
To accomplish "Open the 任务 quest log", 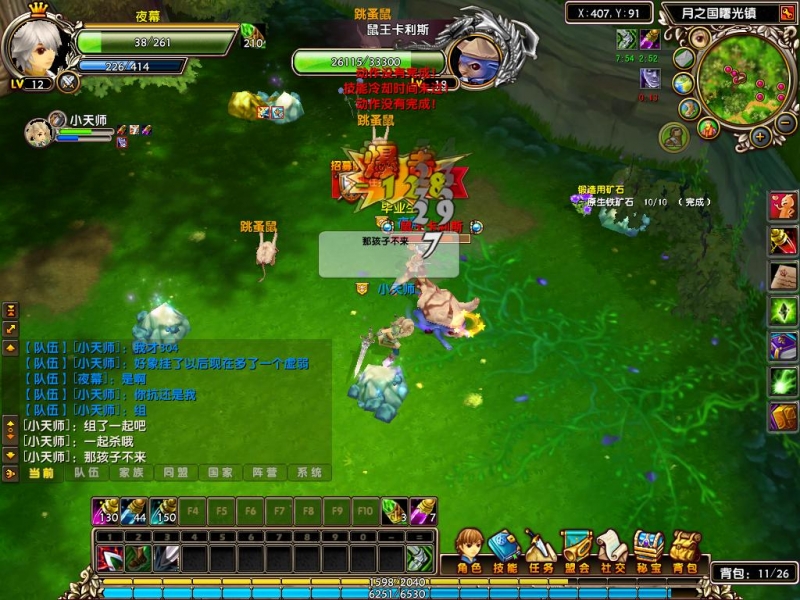I will point(541,548).
